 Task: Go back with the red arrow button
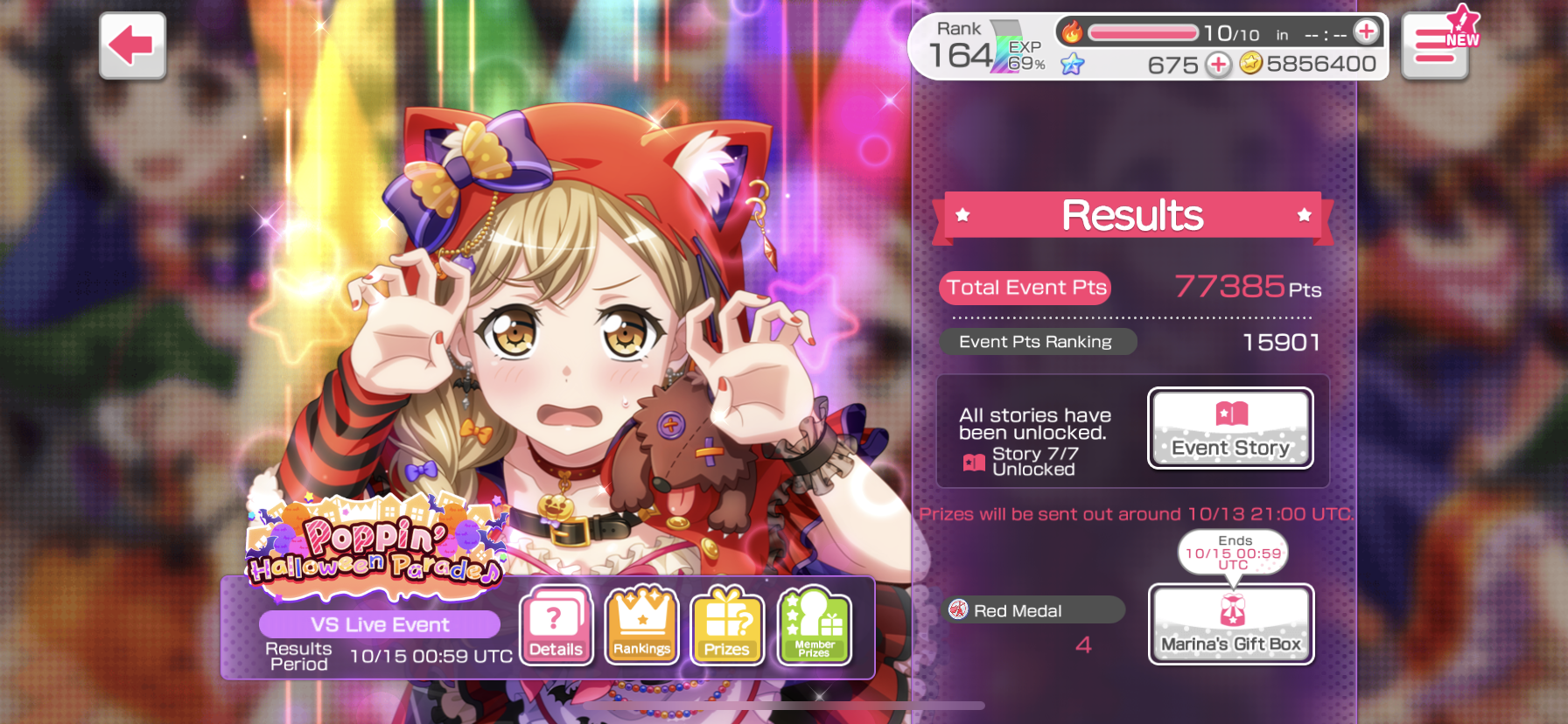132,45
